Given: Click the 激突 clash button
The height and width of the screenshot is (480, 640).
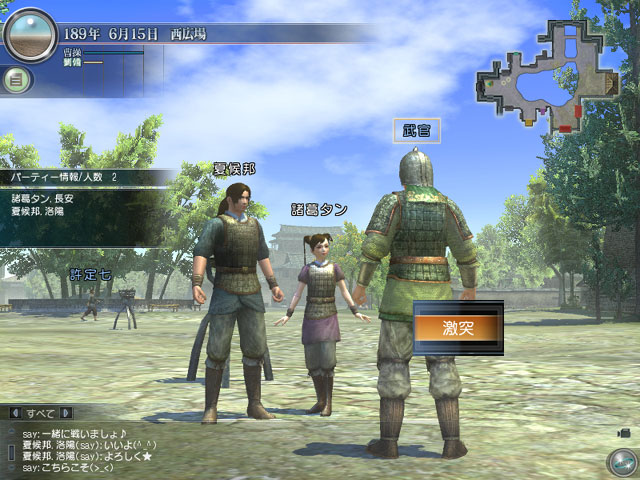Looking at the screenshot, I should 457,328.
